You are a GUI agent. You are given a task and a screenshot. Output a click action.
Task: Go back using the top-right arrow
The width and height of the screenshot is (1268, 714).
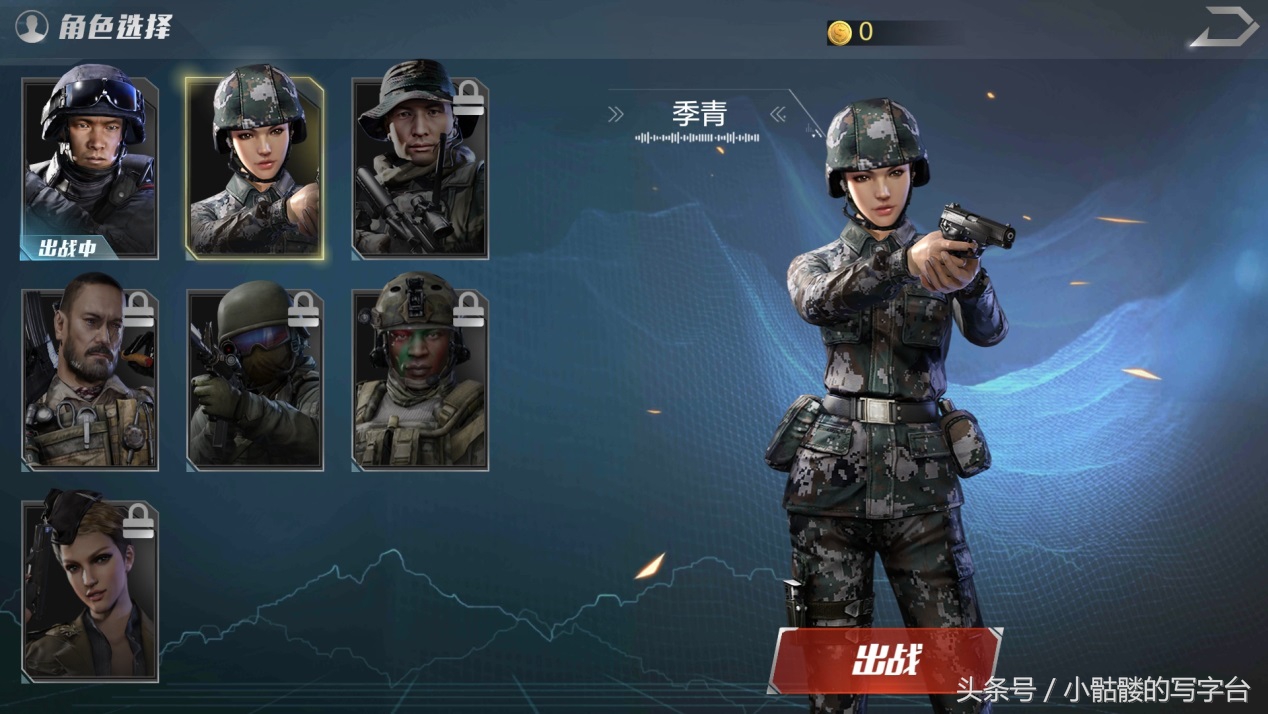[x=1222, y=27]
